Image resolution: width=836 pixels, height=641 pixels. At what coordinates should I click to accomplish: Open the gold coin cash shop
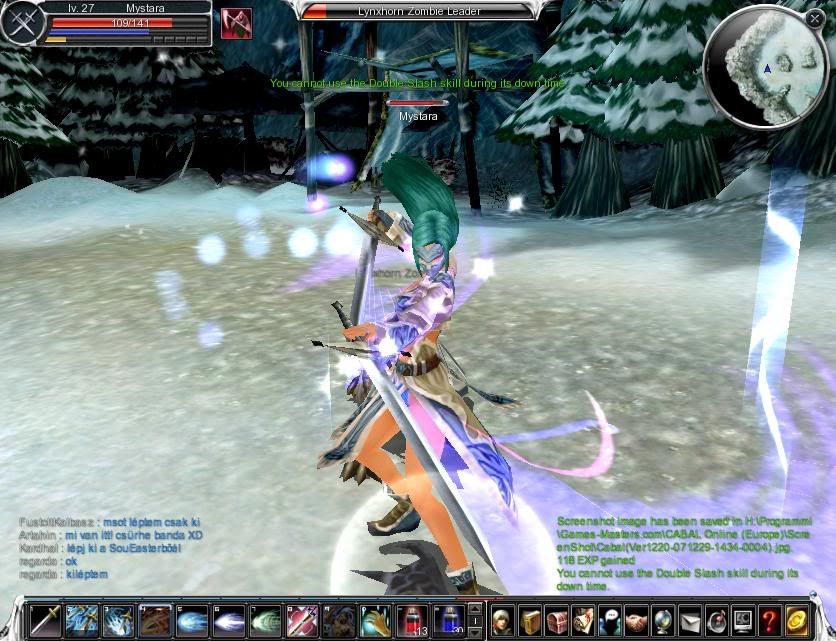point(797,620)
